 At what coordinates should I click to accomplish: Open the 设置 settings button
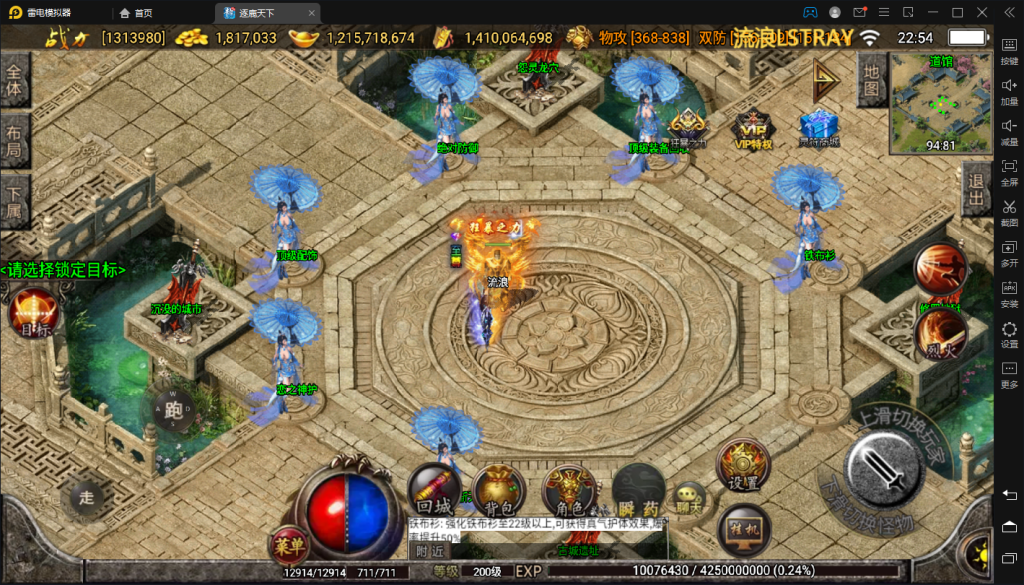(743, 466)
